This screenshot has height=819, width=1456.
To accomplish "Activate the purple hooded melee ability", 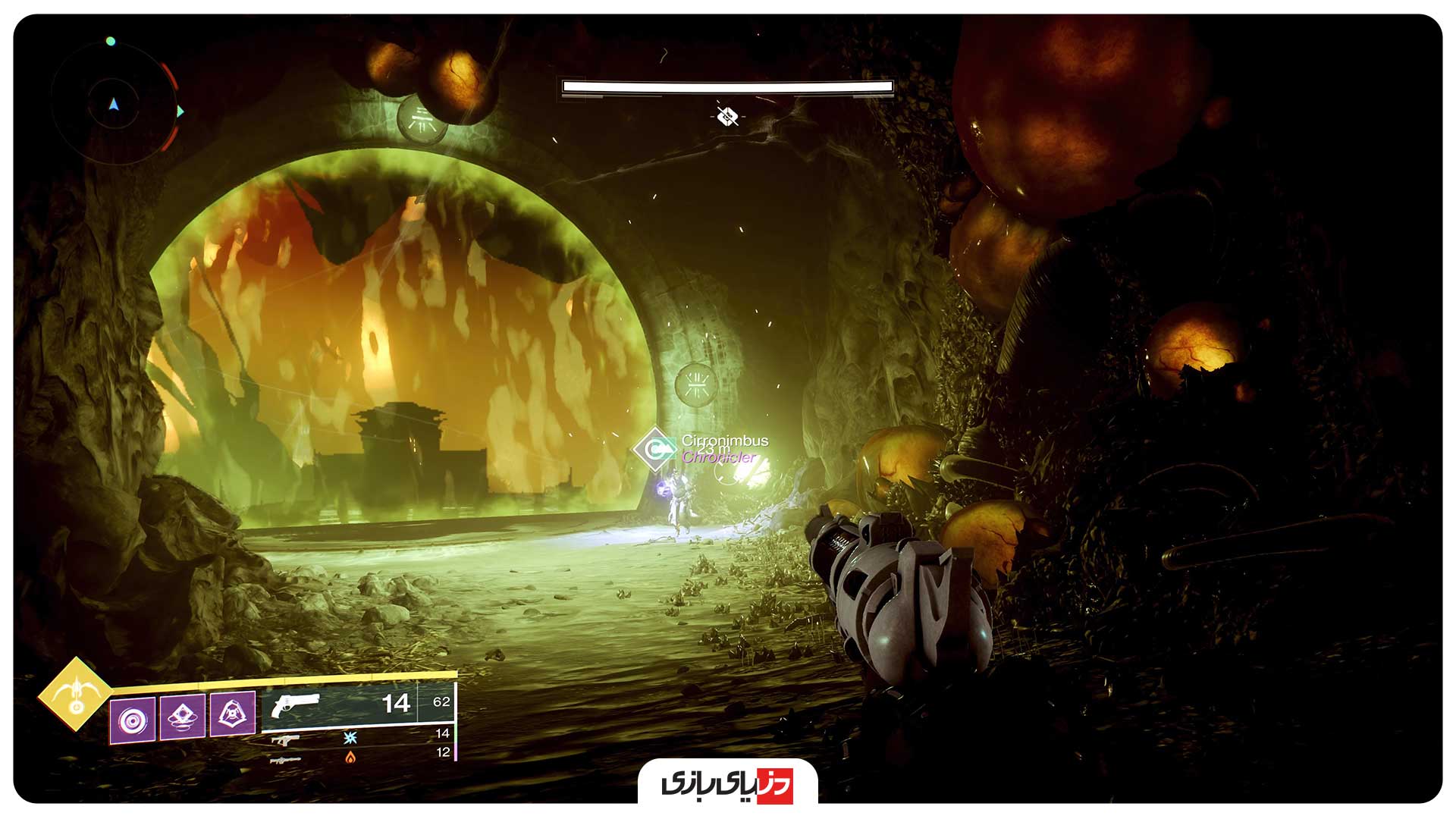I will 232,714.
